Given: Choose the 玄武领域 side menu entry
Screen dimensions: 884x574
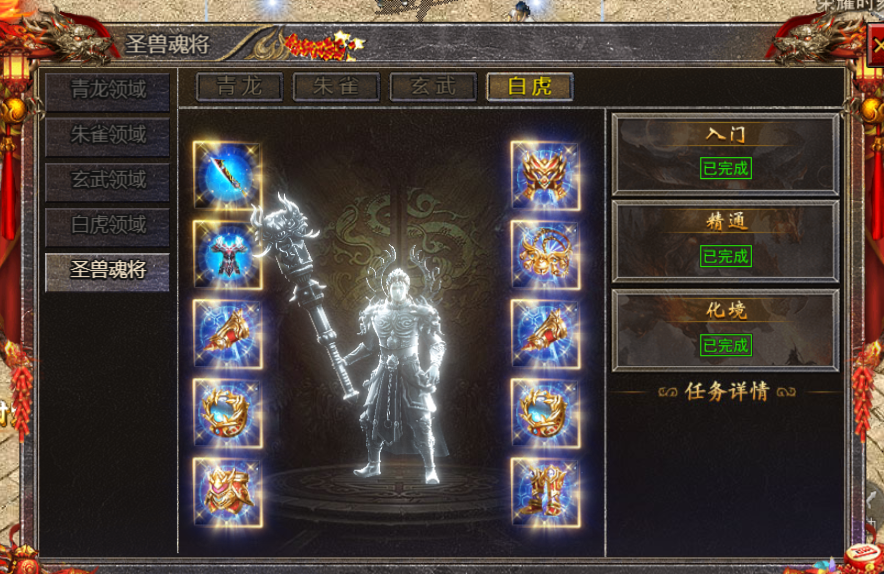Looking at the screenshot, I should click(107, 181).
